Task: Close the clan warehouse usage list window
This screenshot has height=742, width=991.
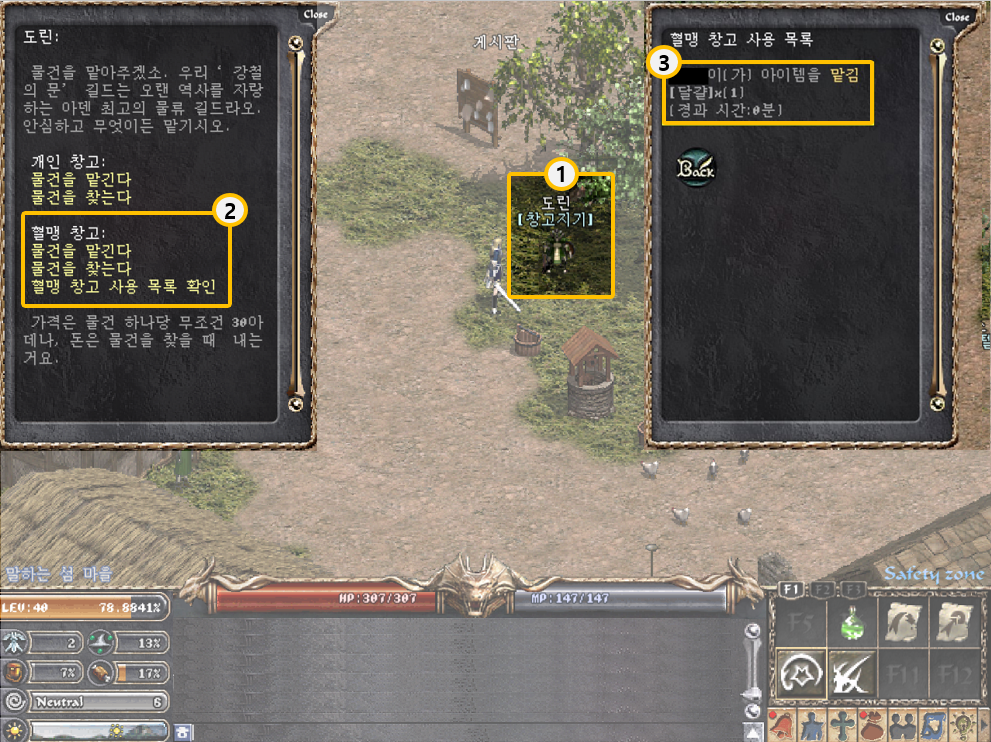Action: pos(957,17)
